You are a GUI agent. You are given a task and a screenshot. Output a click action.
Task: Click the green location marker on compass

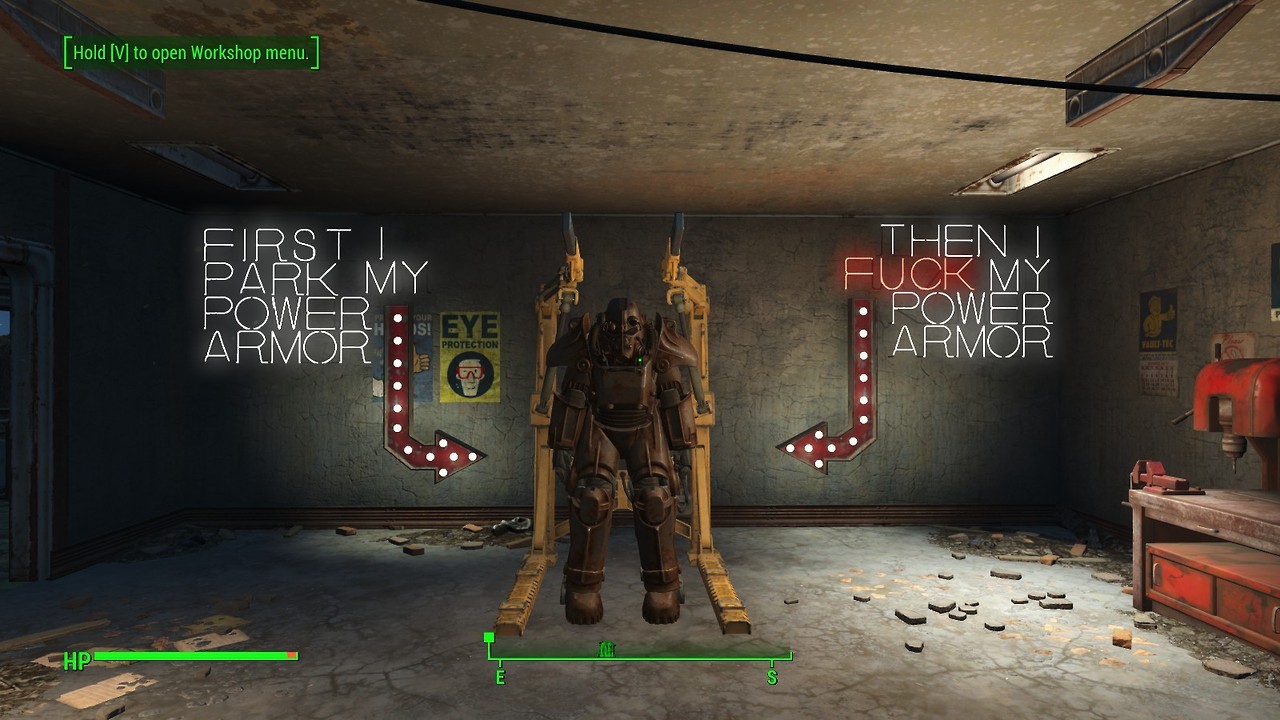click(x=606, y=649)
